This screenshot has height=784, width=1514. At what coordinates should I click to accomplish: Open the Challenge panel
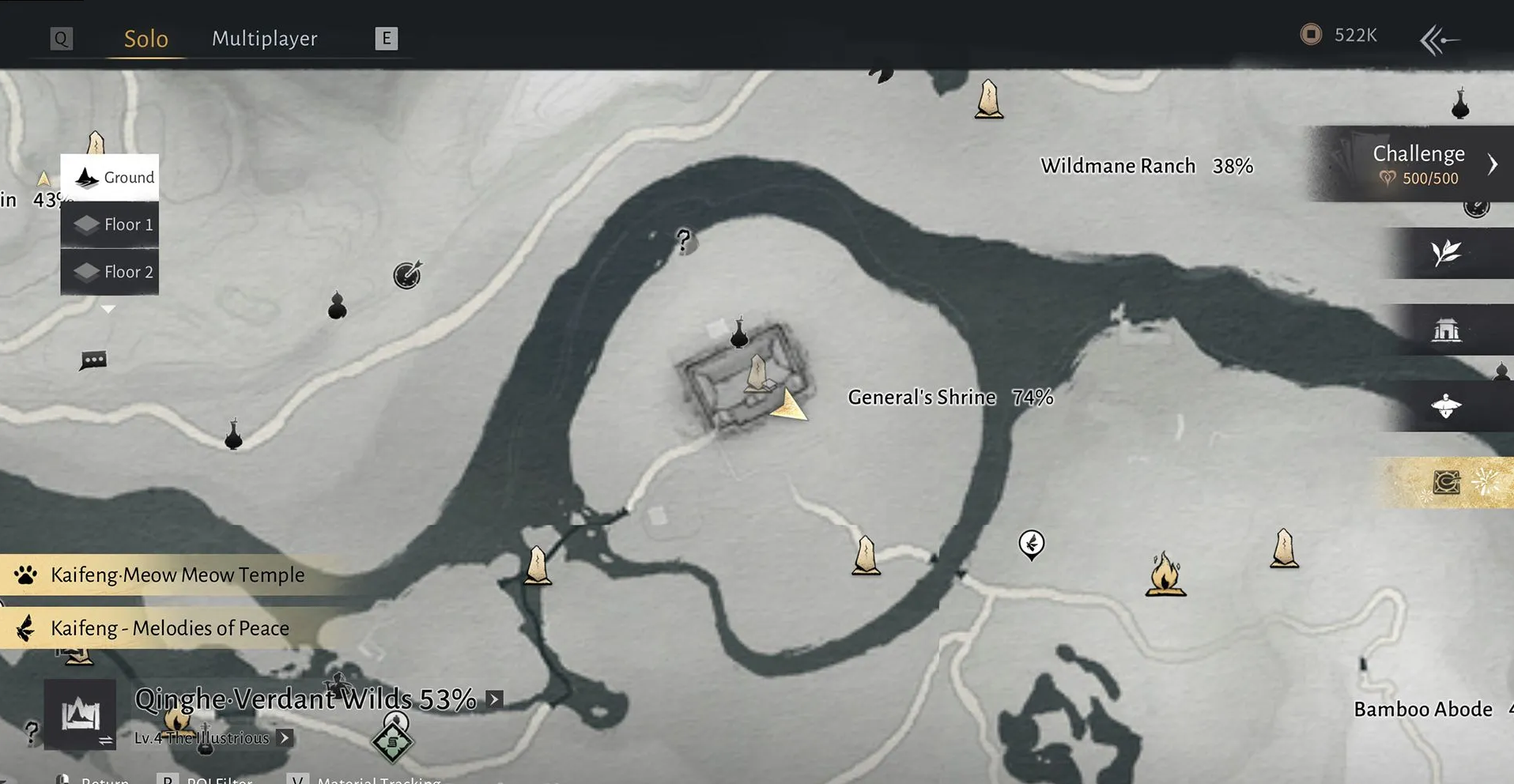tap(1418, 164)
